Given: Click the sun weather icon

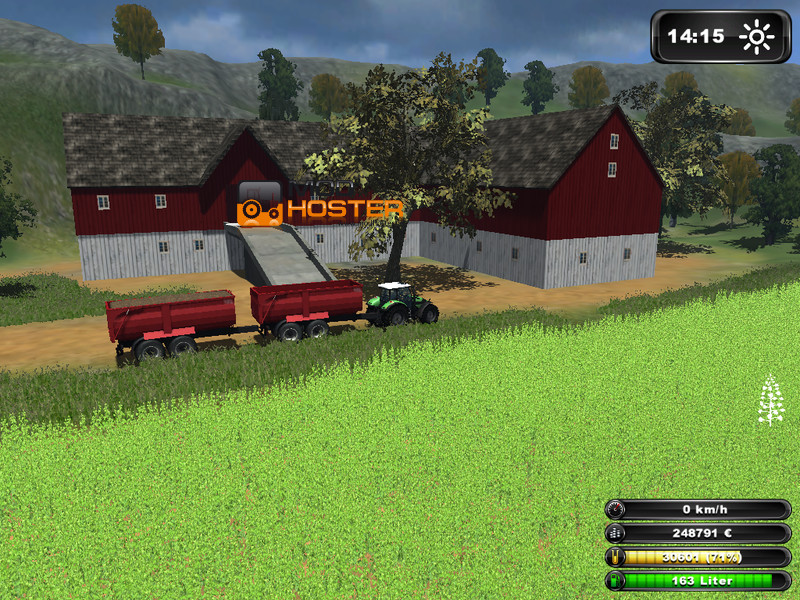Looking at the screenshot, I should [757, 38].
